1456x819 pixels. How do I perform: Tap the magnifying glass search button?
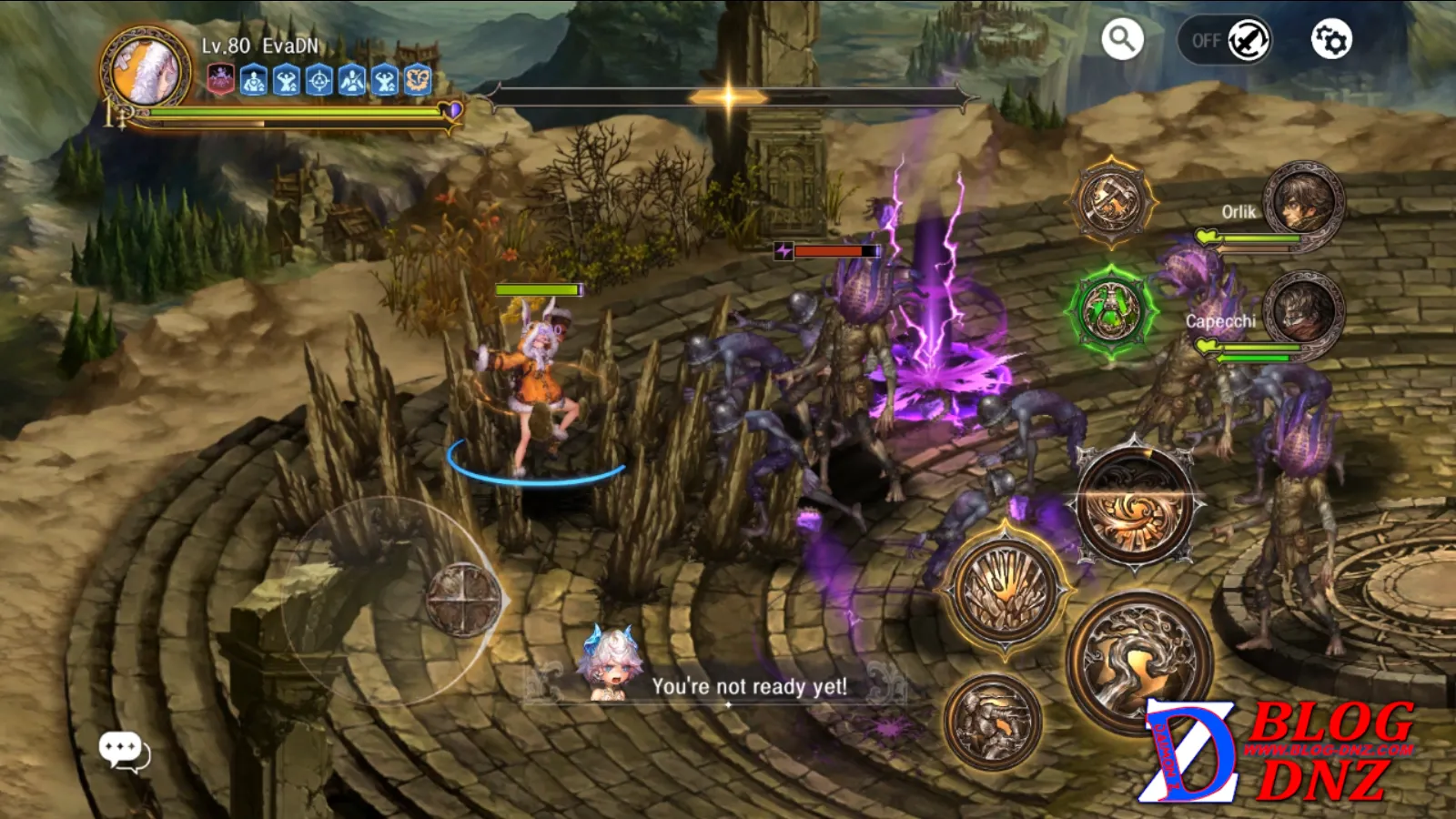(1122, 40)
